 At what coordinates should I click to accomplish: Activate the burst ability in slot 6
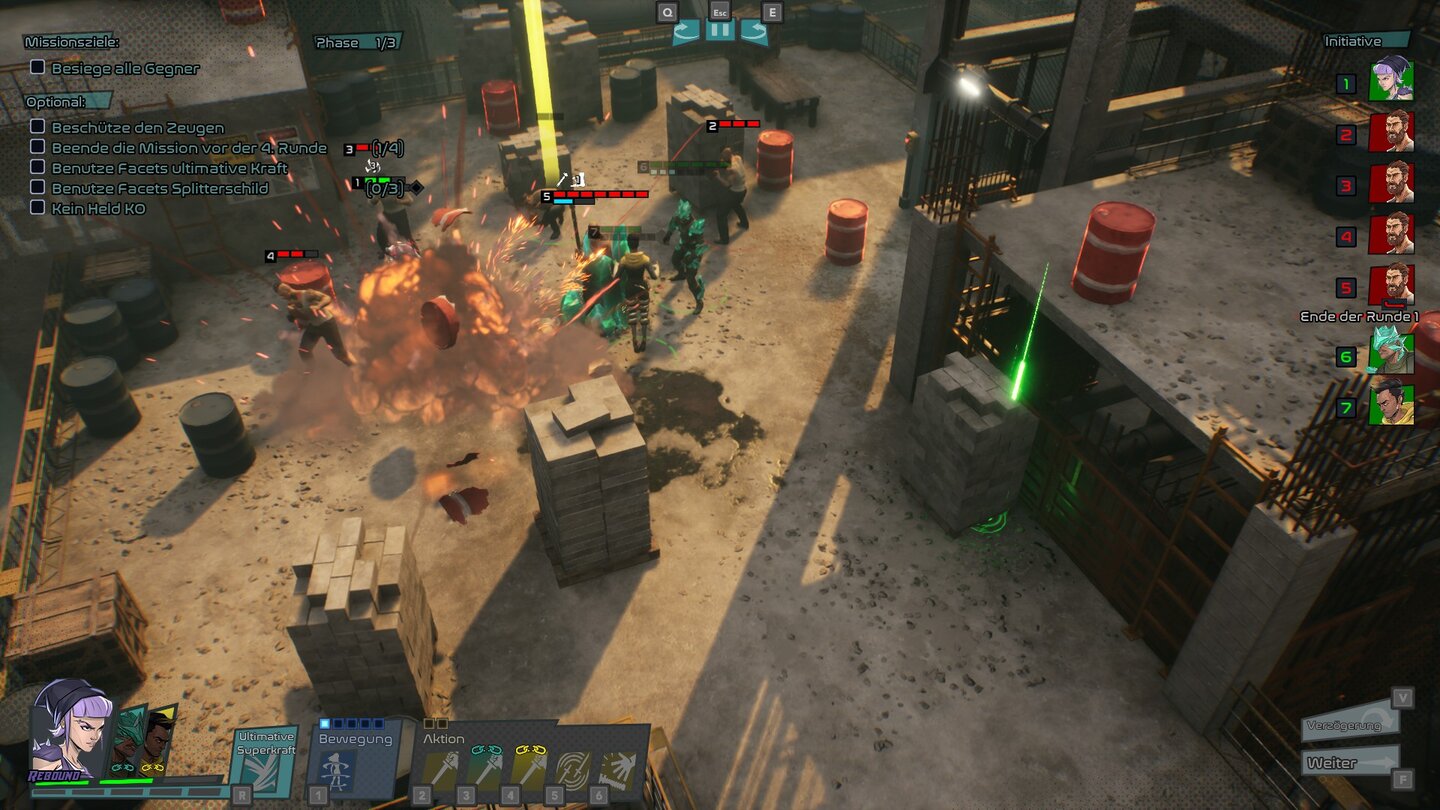616,769
